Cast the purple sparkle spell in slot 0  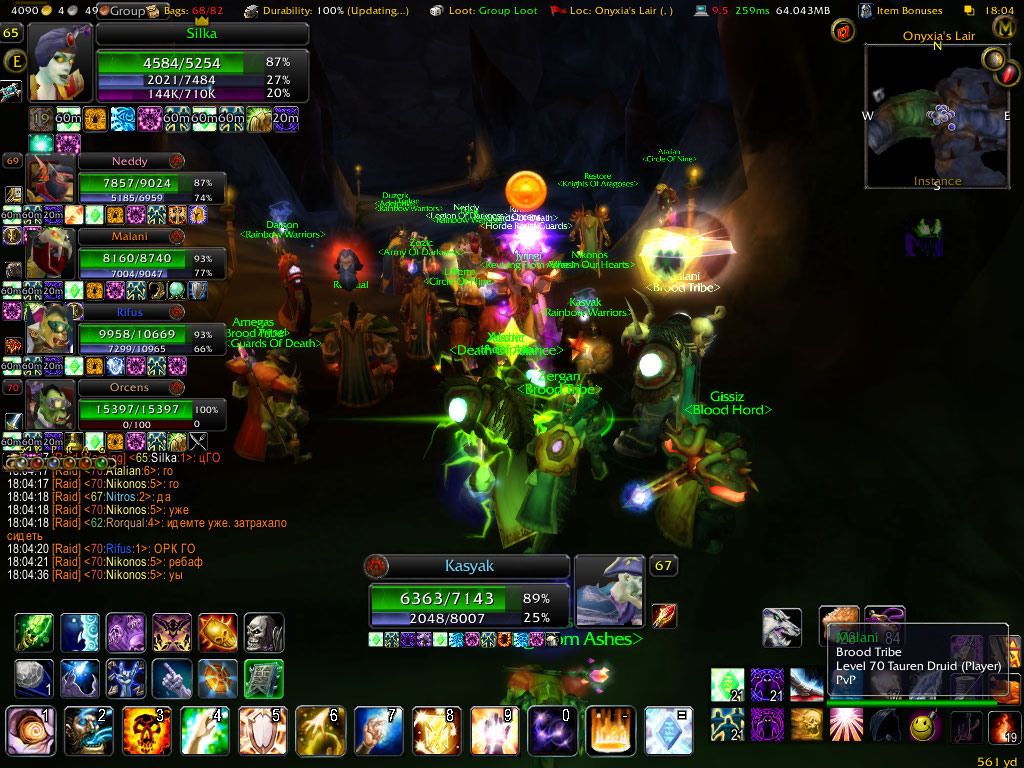pos(549,728)
